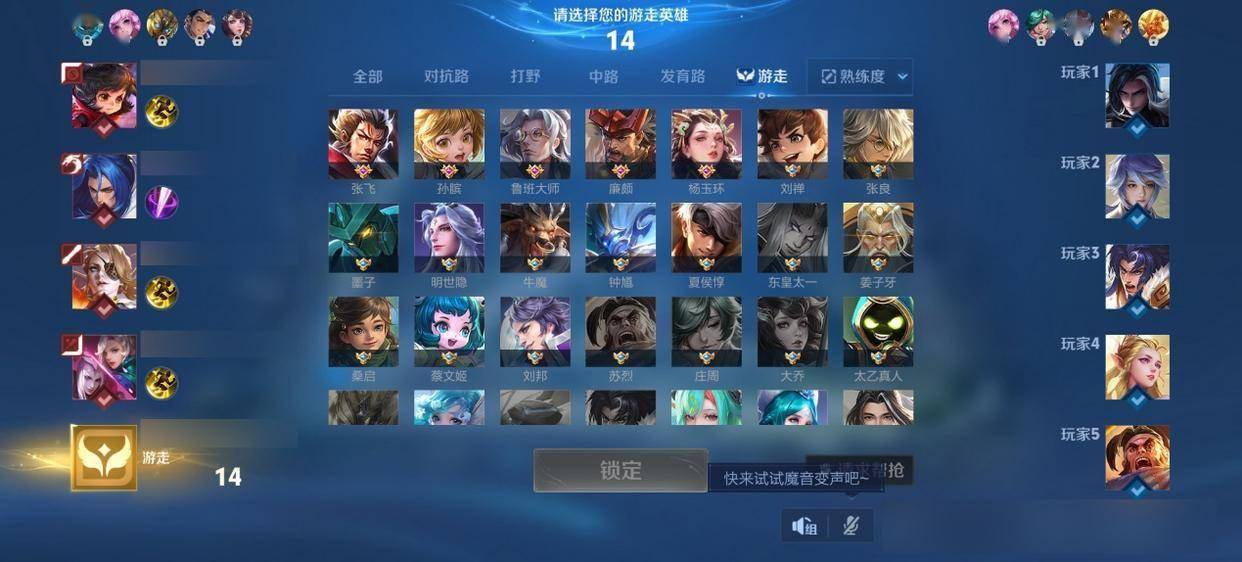Choose the hero 杨玉环
Viewport: 1242px width, 562px height.
pyautogui.click(x=706, y=143)
